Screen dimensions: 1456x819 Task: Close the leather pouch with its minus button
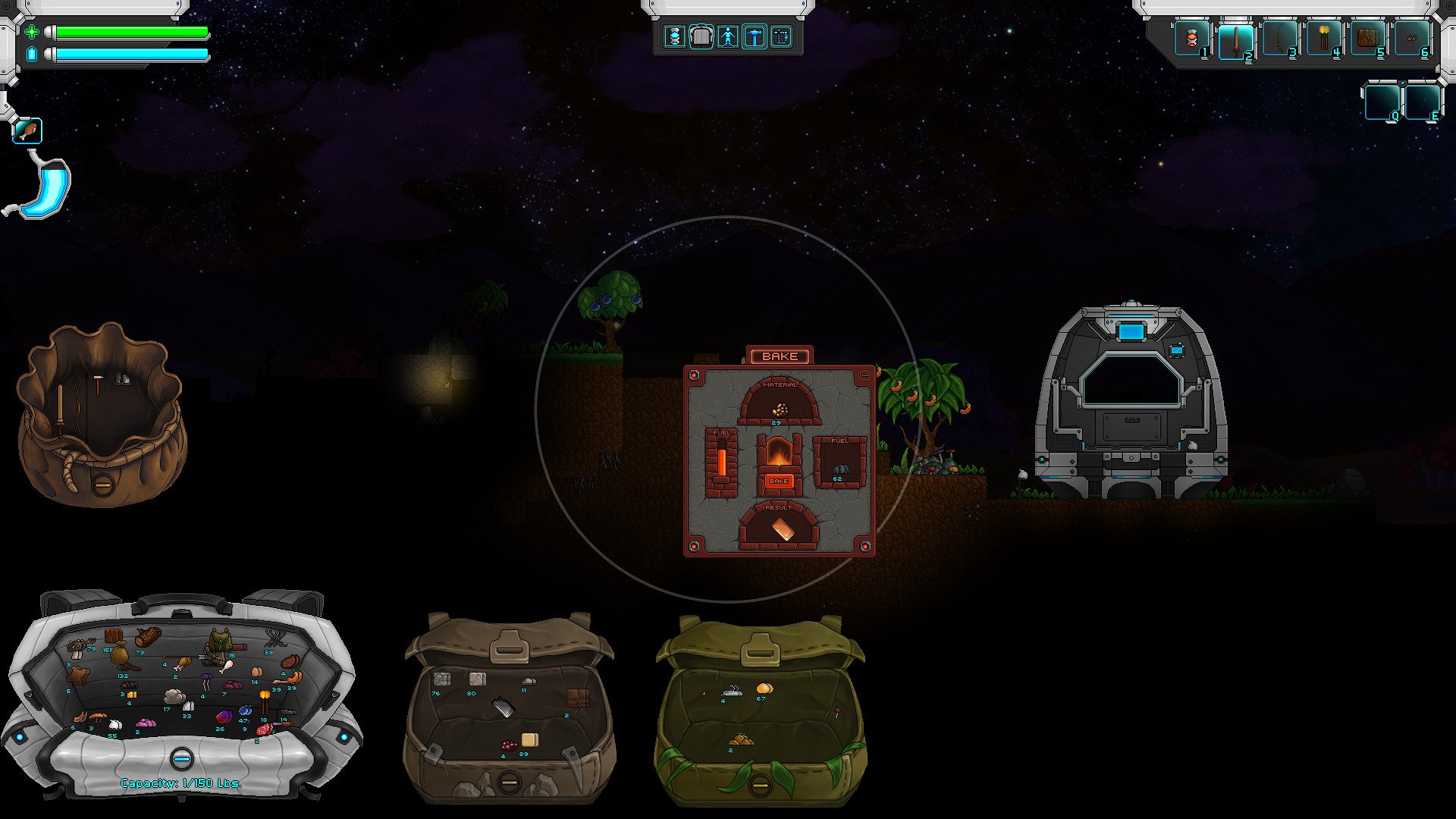[102, 482]
